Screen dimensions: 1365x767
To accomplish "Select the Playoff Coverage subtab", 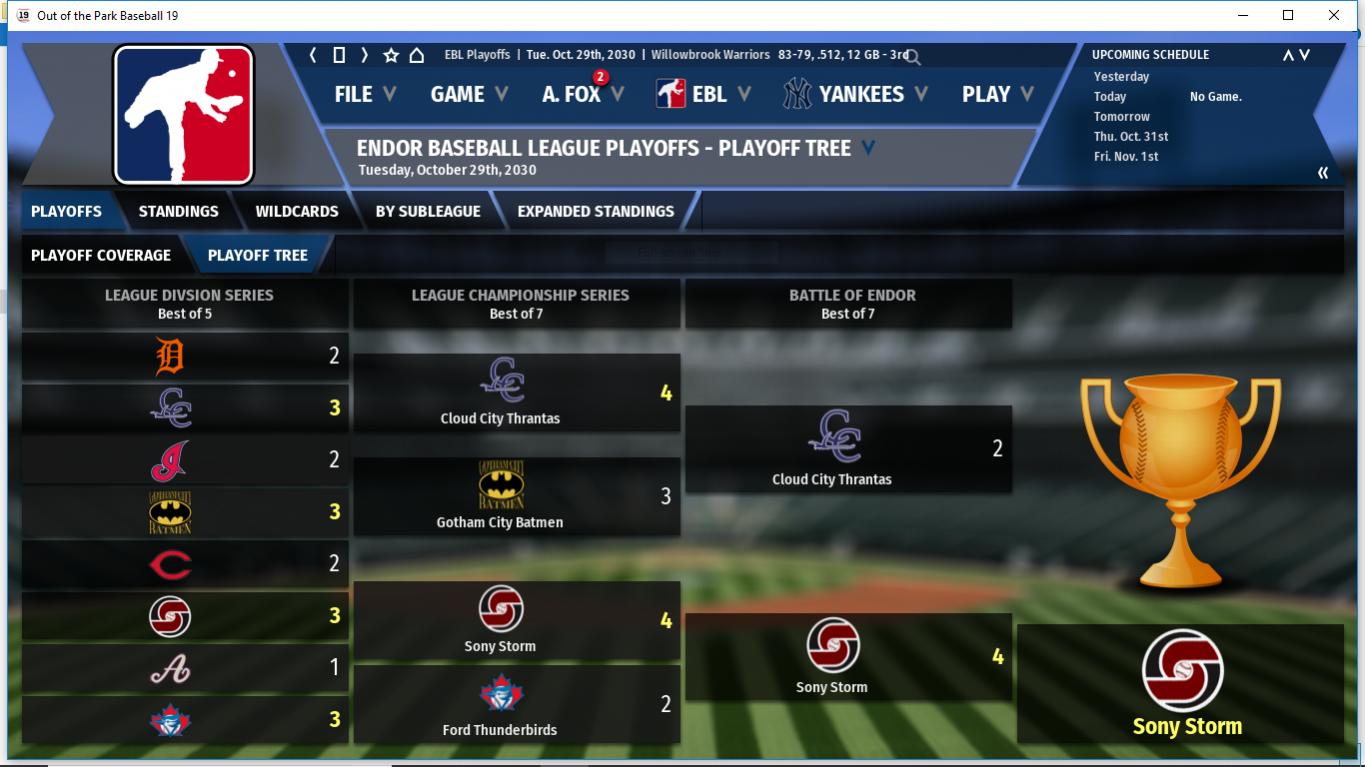I will 101,255.
